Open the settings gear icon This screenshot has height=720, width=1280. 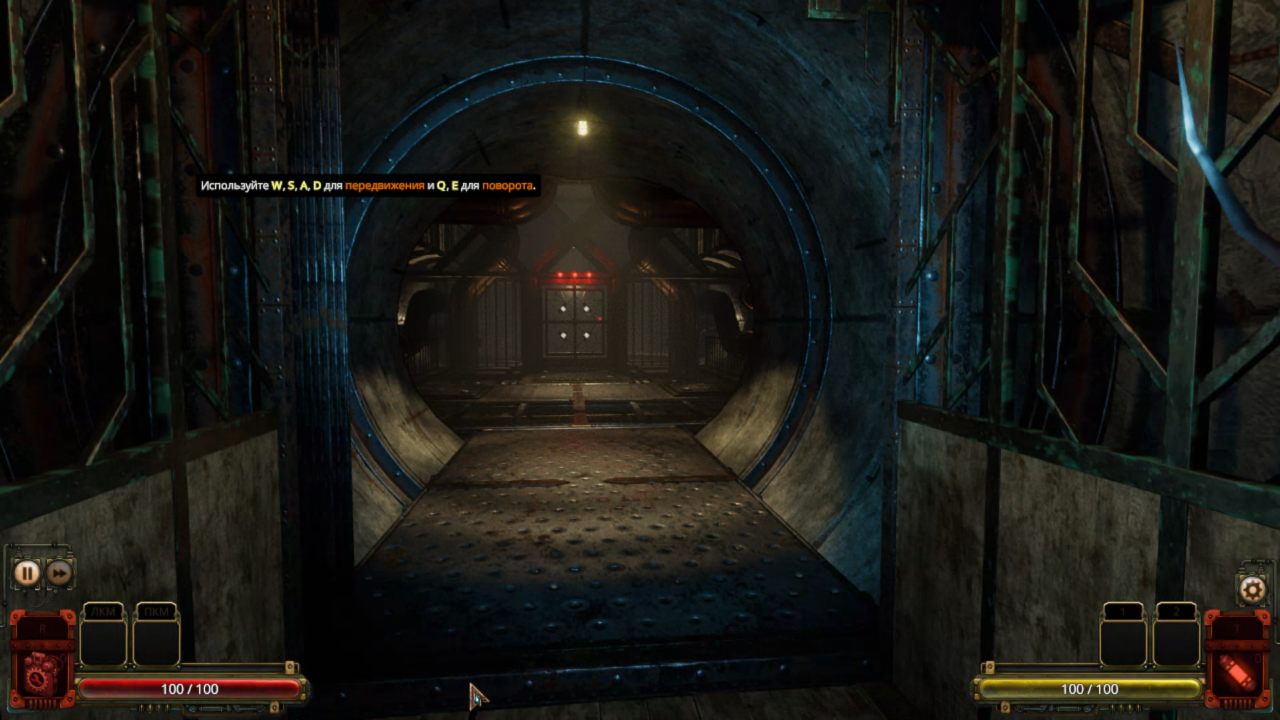[1251, 588]
